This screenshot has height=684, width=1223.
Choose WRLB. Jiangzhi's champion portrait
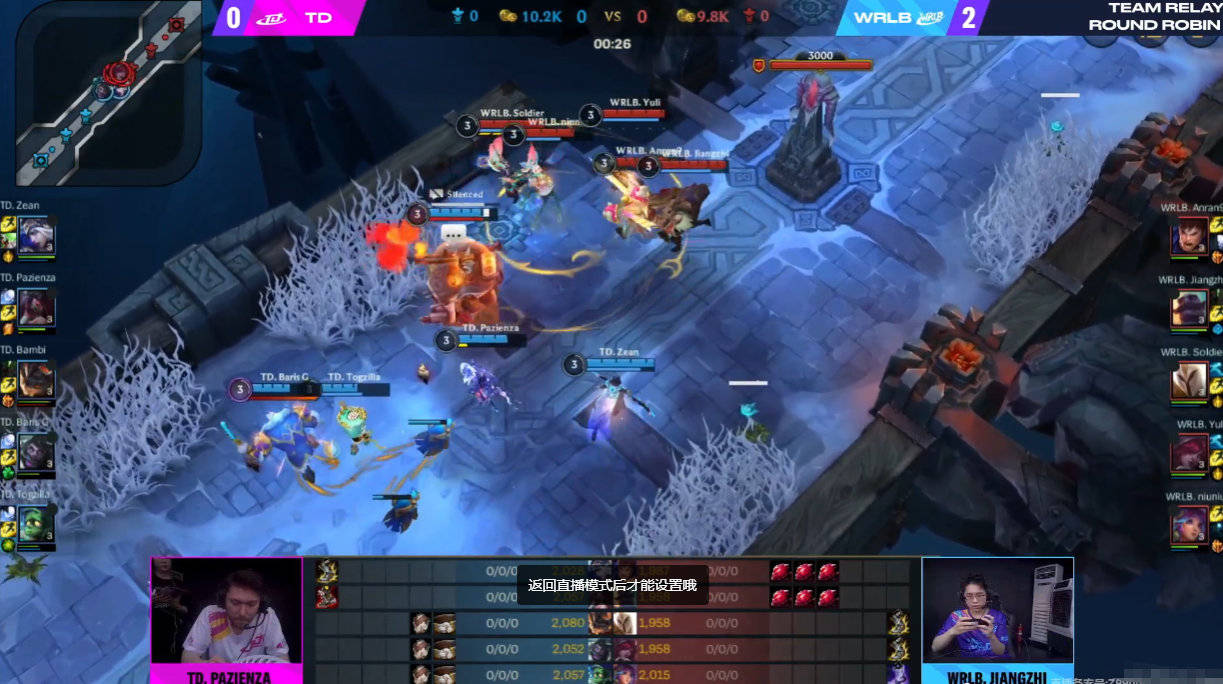[1190, 308]
